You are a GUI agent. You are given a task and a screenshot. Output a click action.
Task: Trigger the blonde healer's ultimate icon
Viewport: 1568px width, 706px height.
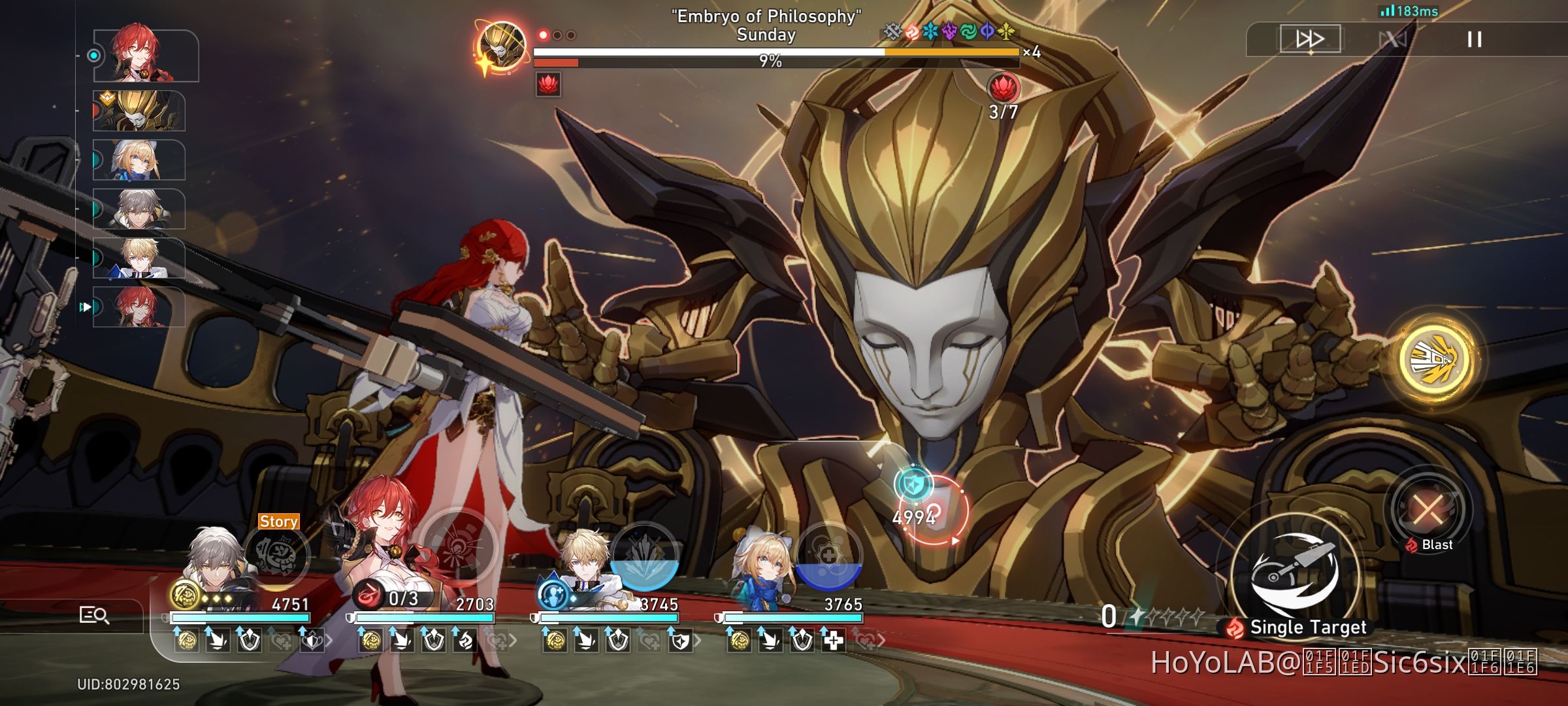(x=828, y=556)
